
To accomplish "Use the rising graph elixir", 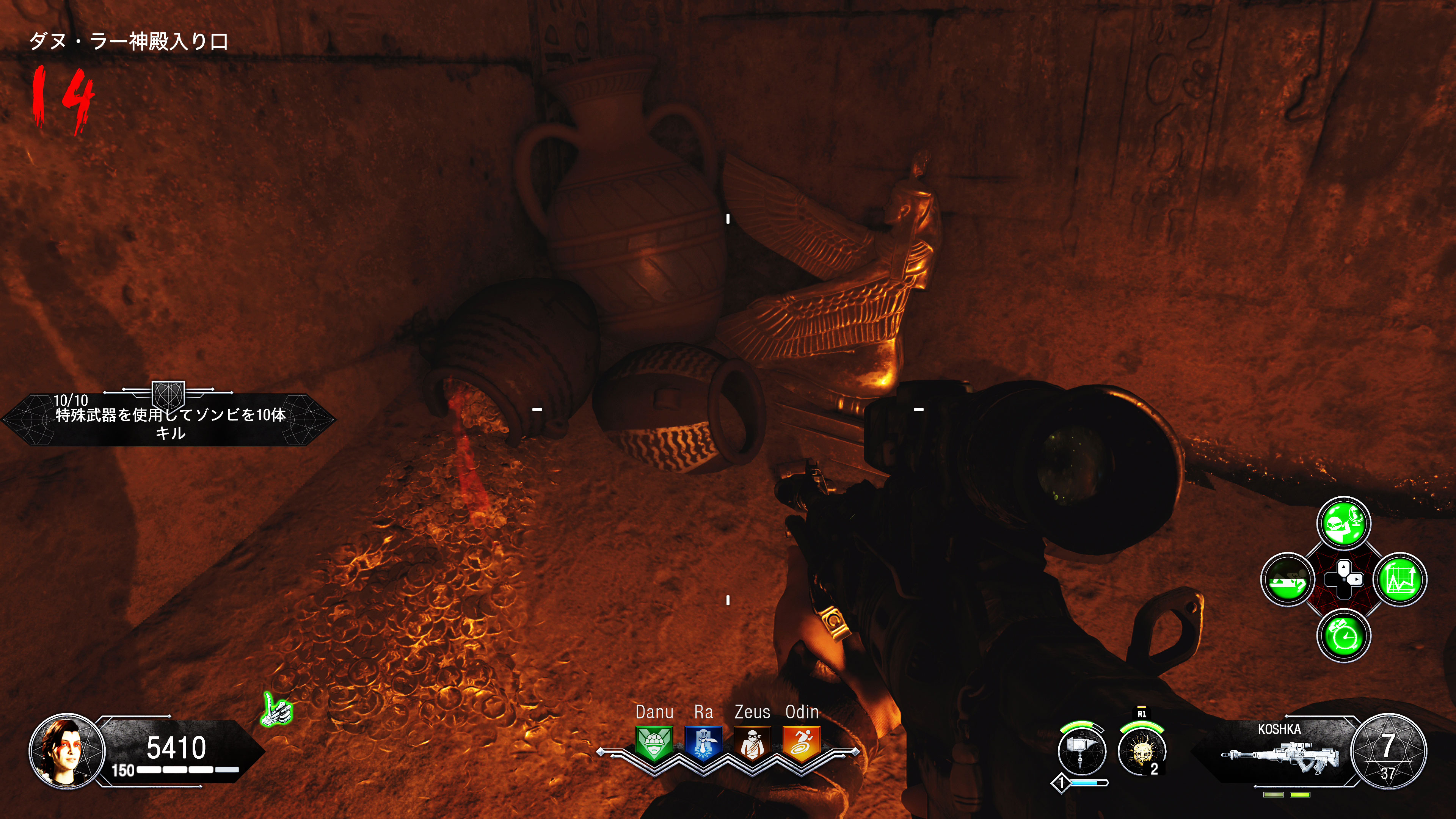I will point(1400,579).
